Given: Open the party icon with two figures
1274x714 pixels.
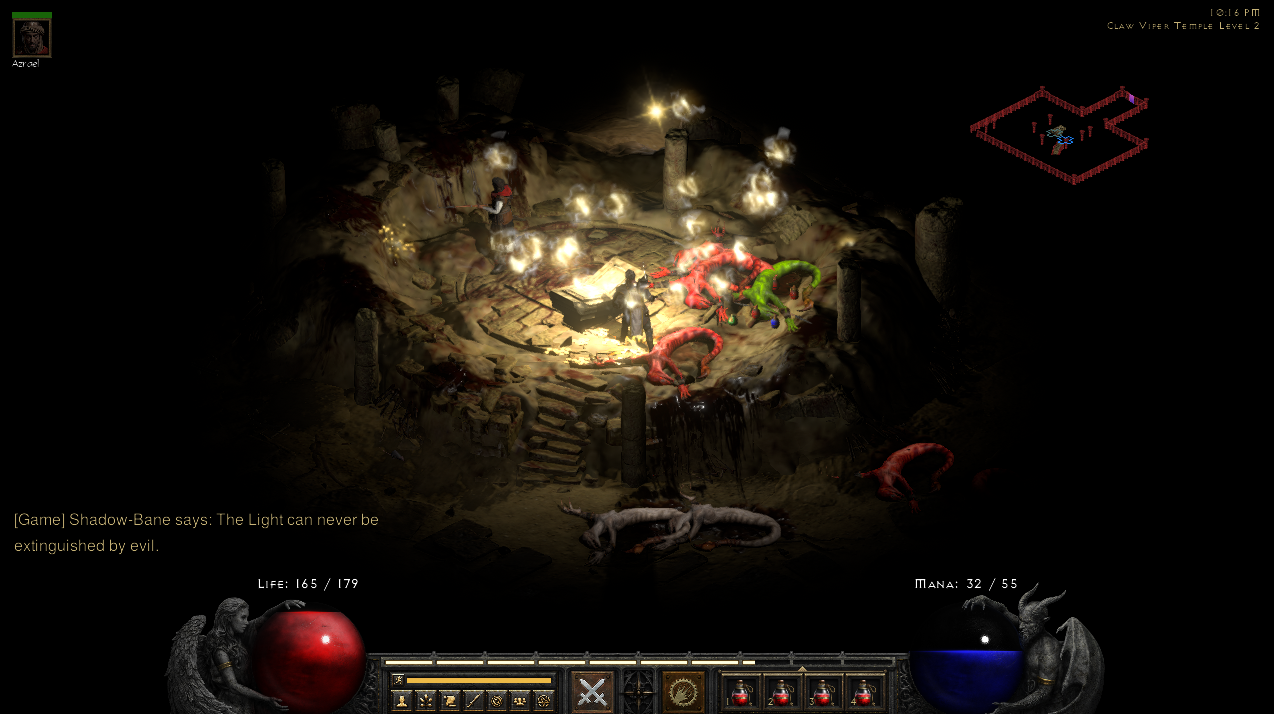Looking at the screenshot, I should 520,700.
